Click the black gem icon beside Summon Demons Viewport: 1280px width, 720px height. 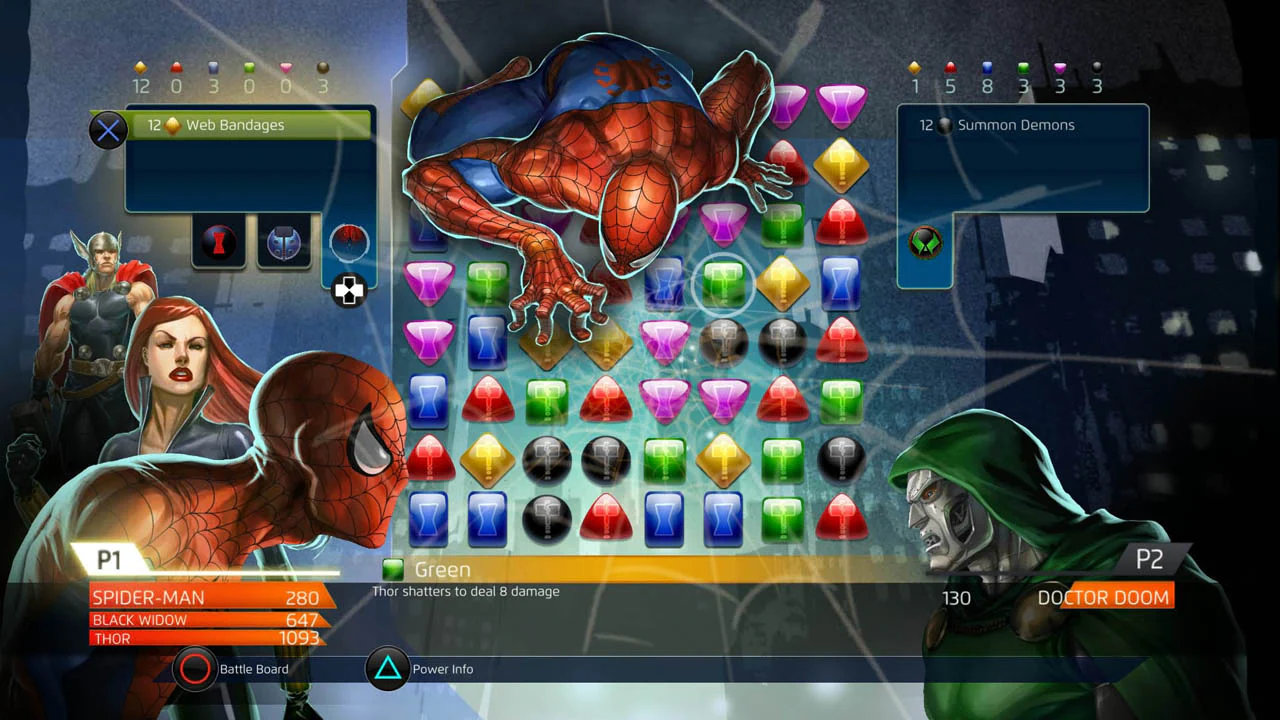pos(947,125)
